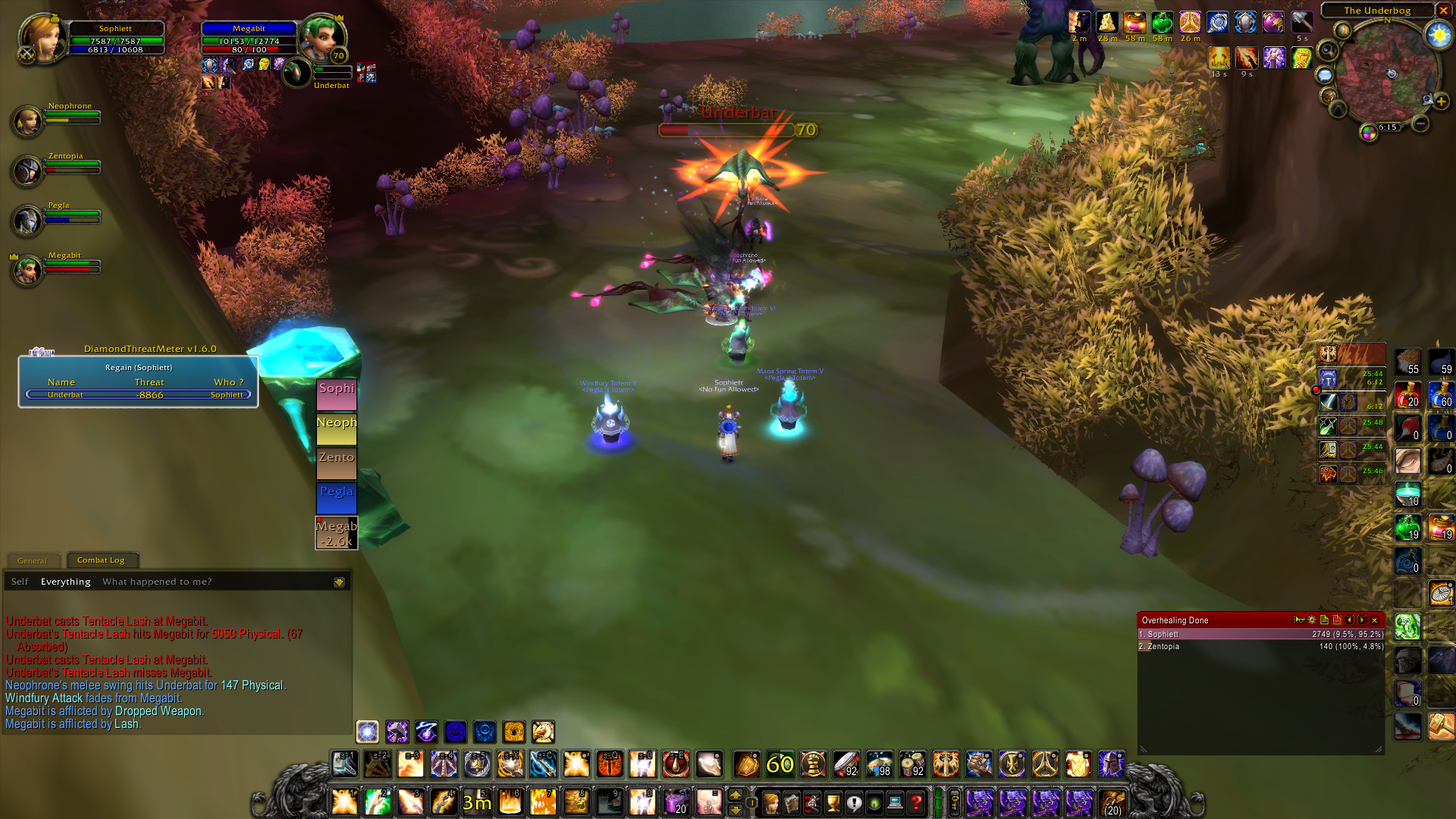Switch to the General chat tab
The image size is (1456, 819).
pos(33,560)
